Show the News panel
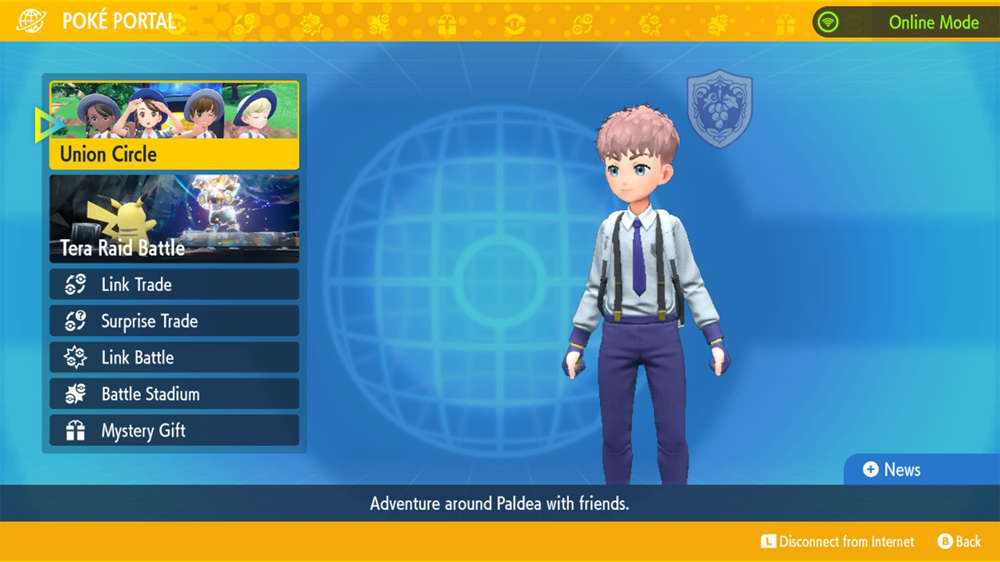This screenshot has height=562, width=1000. point(891,469)
